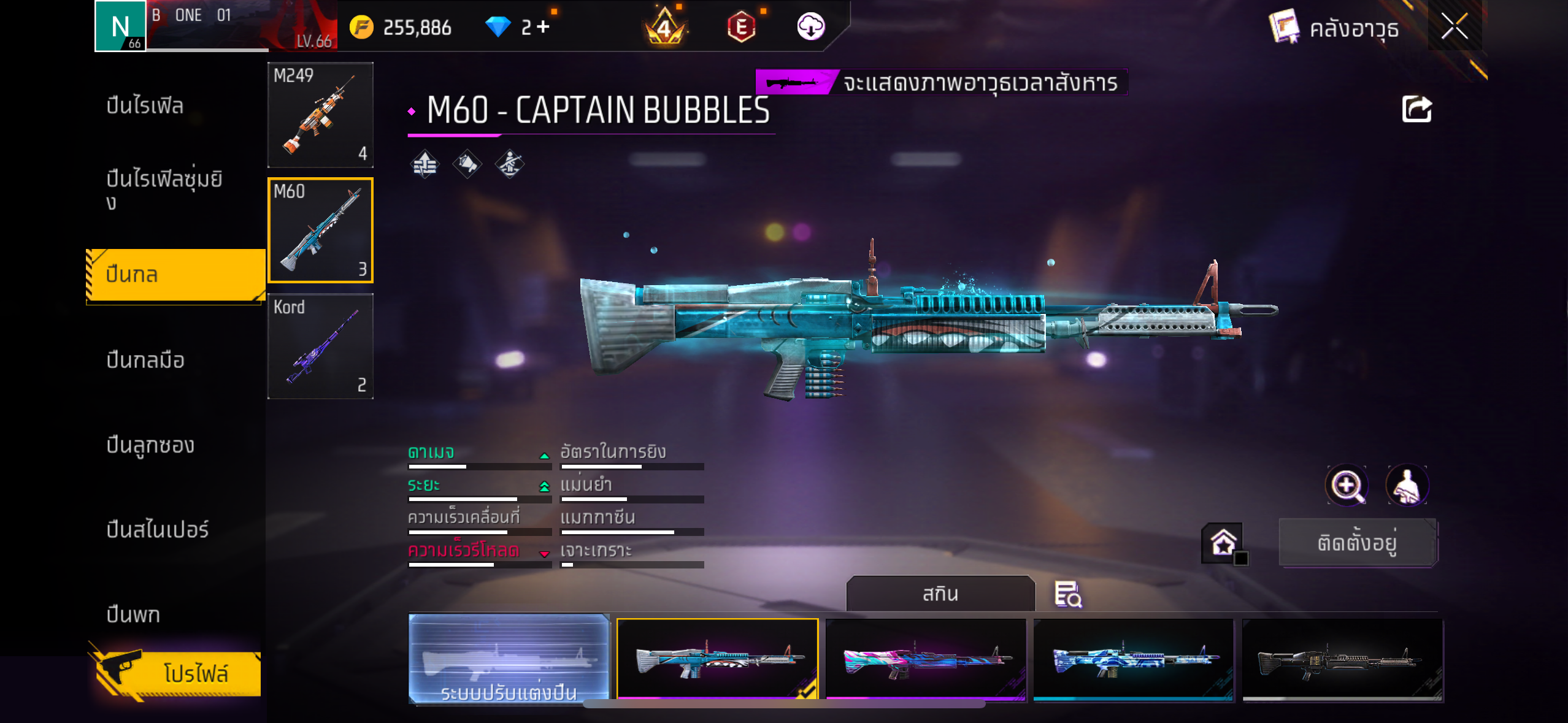Share the weapon skin
Viewport: 1568px width, 723px height.
click(x=1416, y=110)
